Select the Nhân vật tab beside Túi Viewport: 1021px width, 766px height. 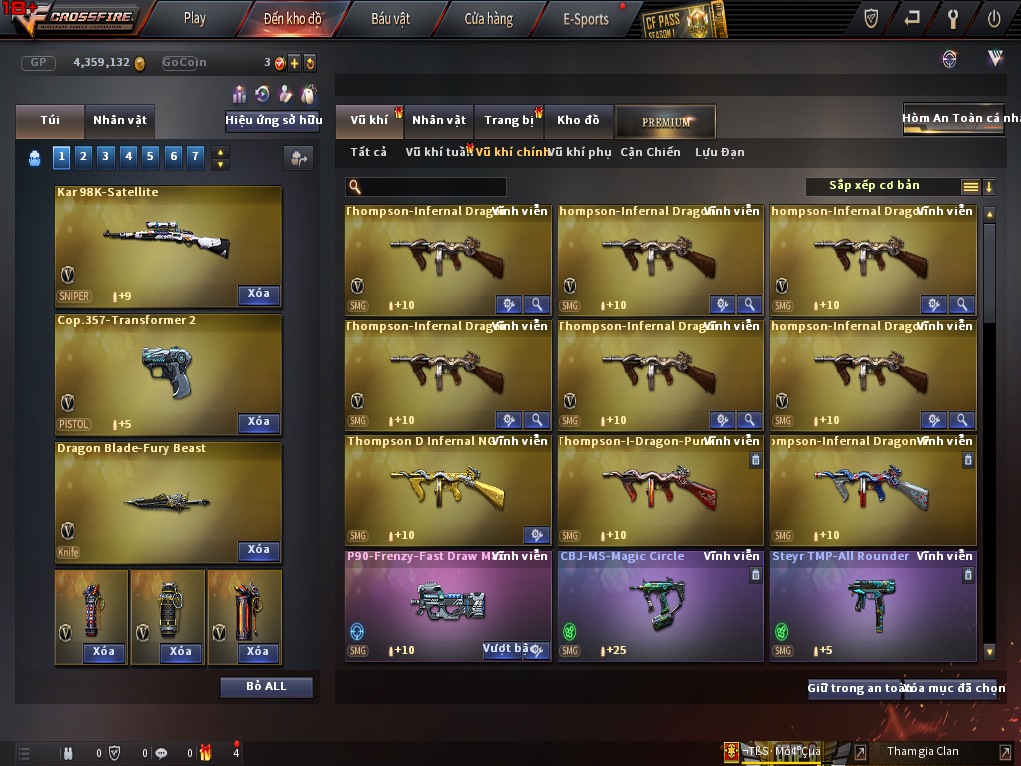[x=120, y=120]
